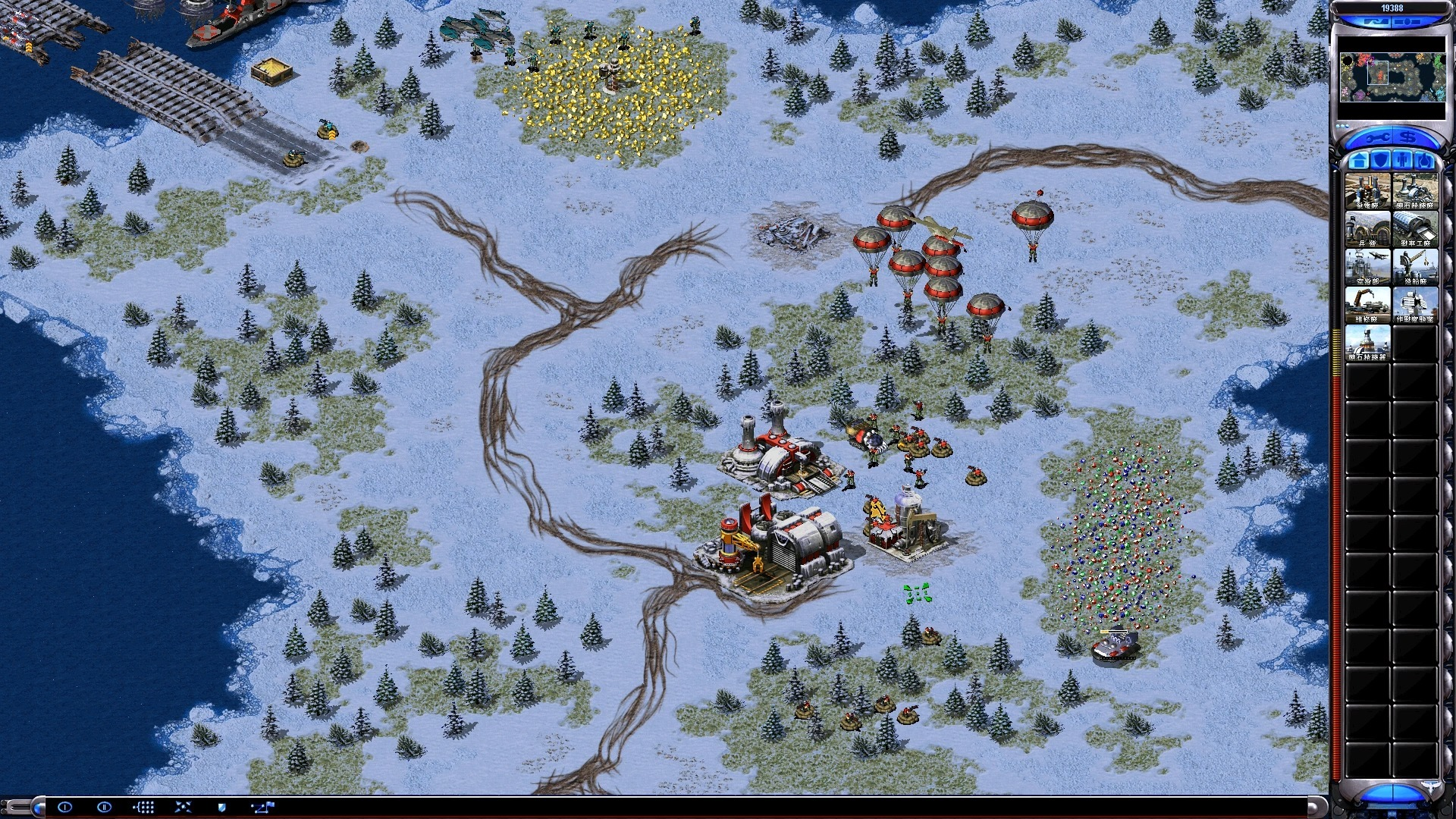Viewport: 1456px width, 819px height.
Task: Select control group two on command bar
Action: (x=104, y=807)
